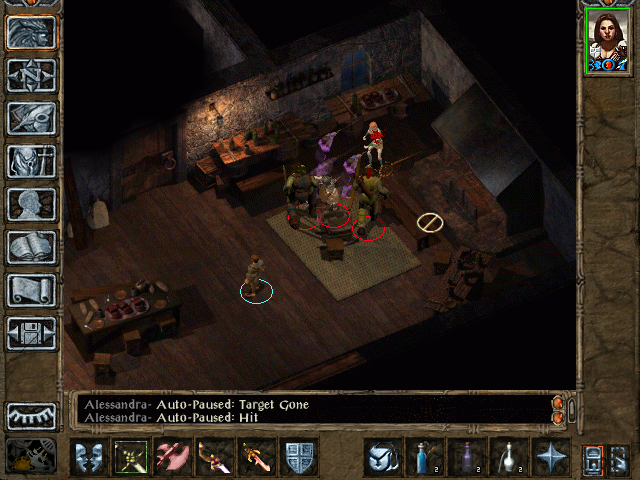
Task: Show the character record sheet
Action: tap(31, 204)
